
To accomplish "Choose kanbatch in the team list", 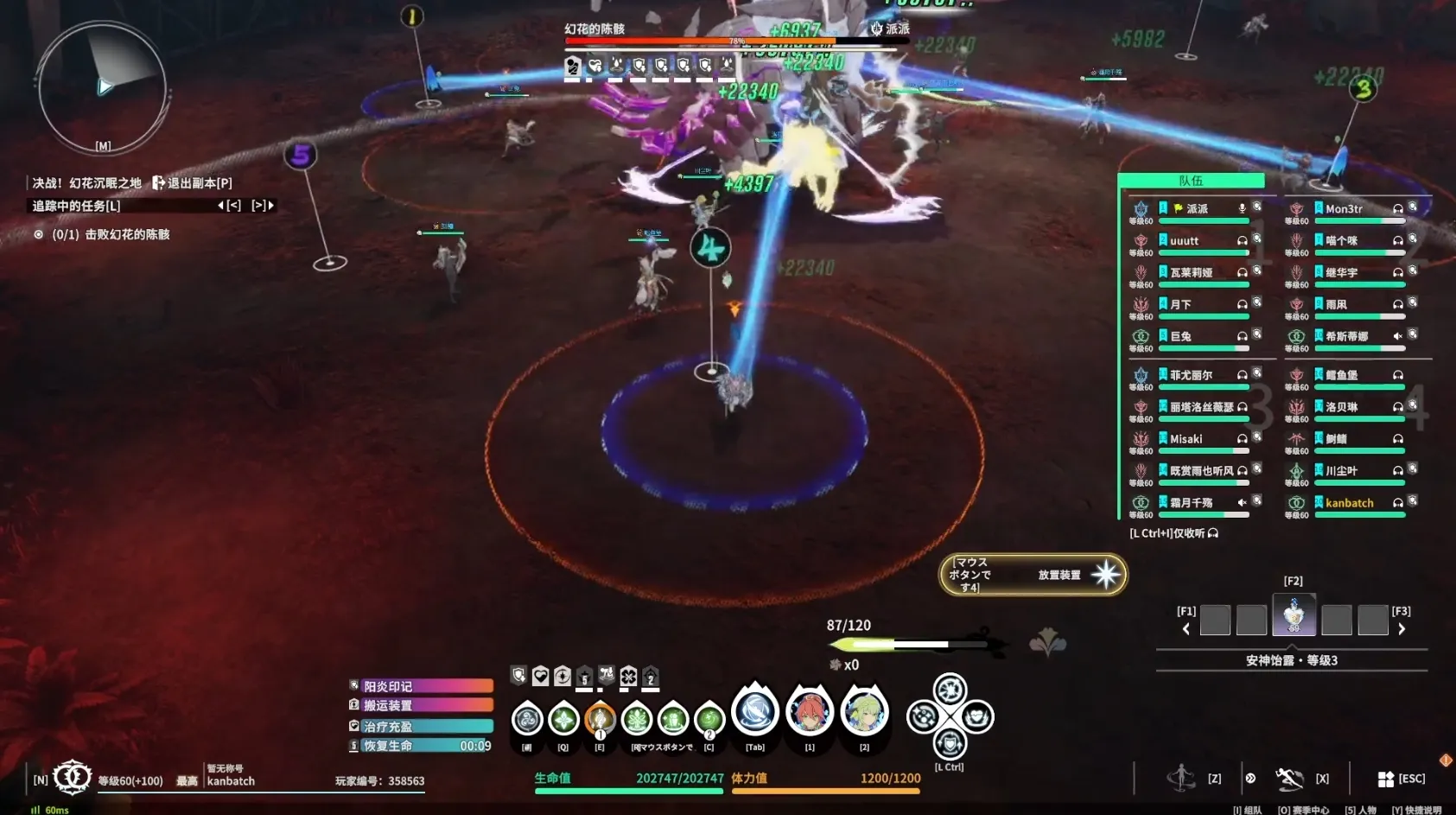I will (x=1349, y=503).
